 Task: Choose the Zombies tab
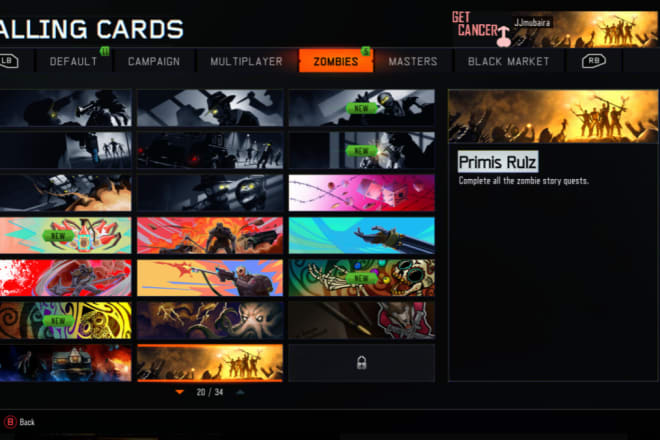335,61
